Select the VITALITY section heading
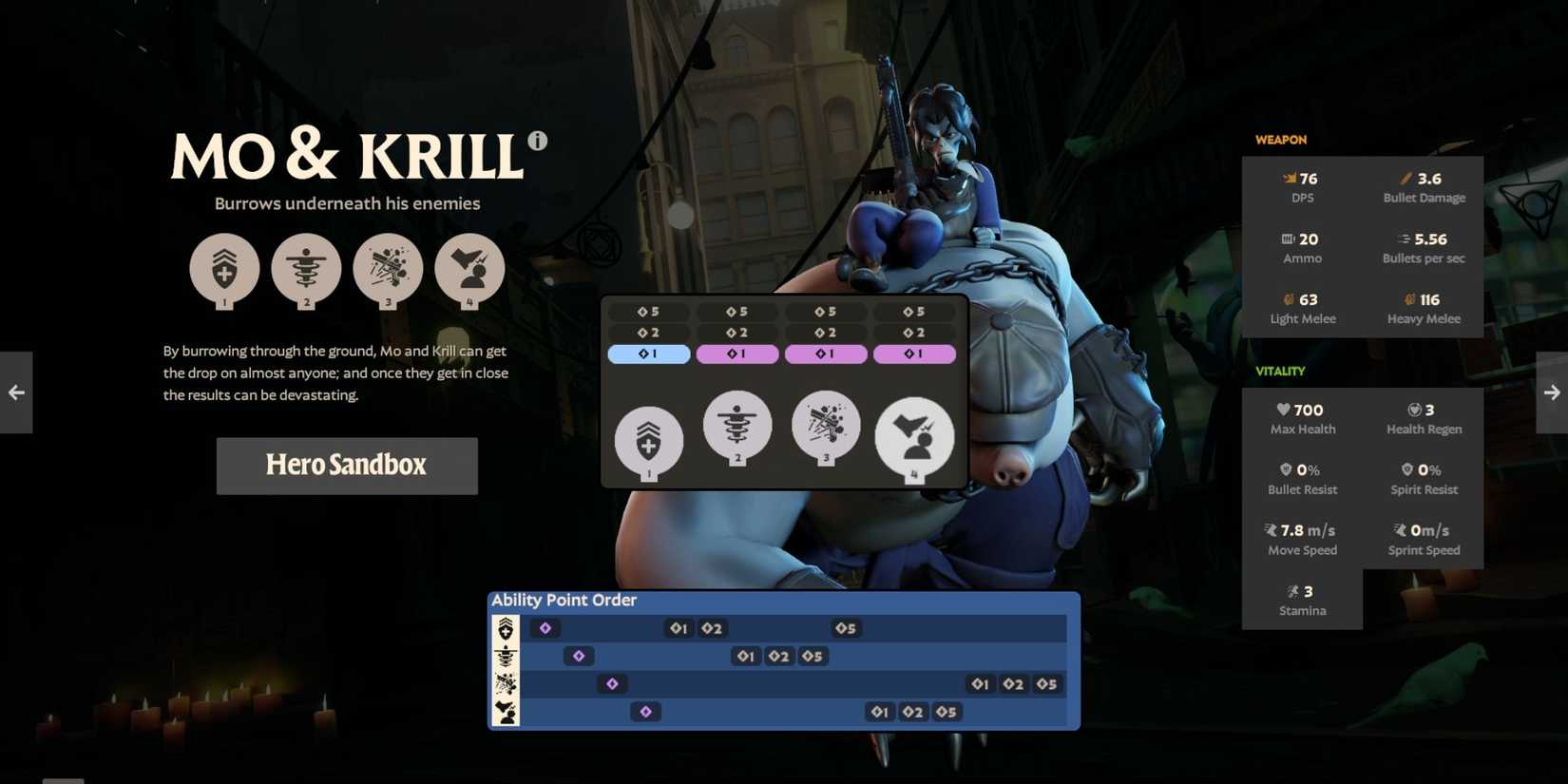Image resolution: width=1568 pixels, height=784 pixels. pyautogui.click(x=1280, y=372)
